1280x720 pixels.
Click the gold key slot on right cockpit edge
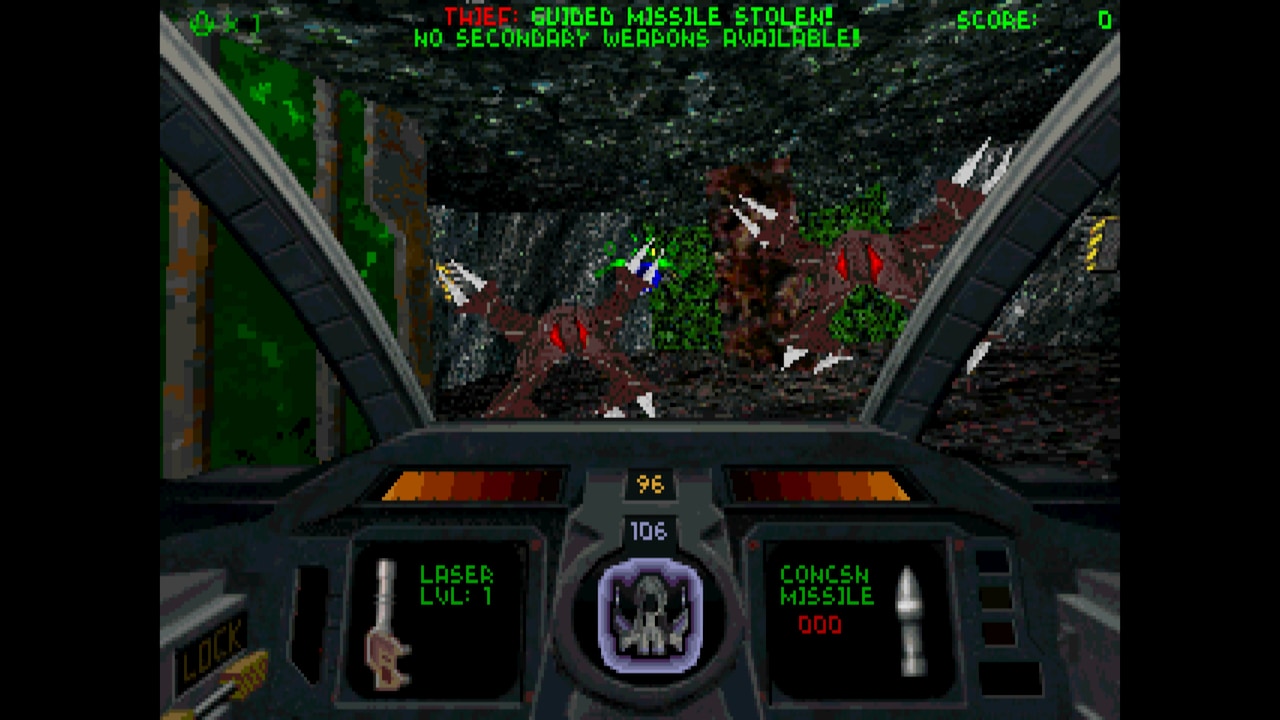tap(1092, 243)
